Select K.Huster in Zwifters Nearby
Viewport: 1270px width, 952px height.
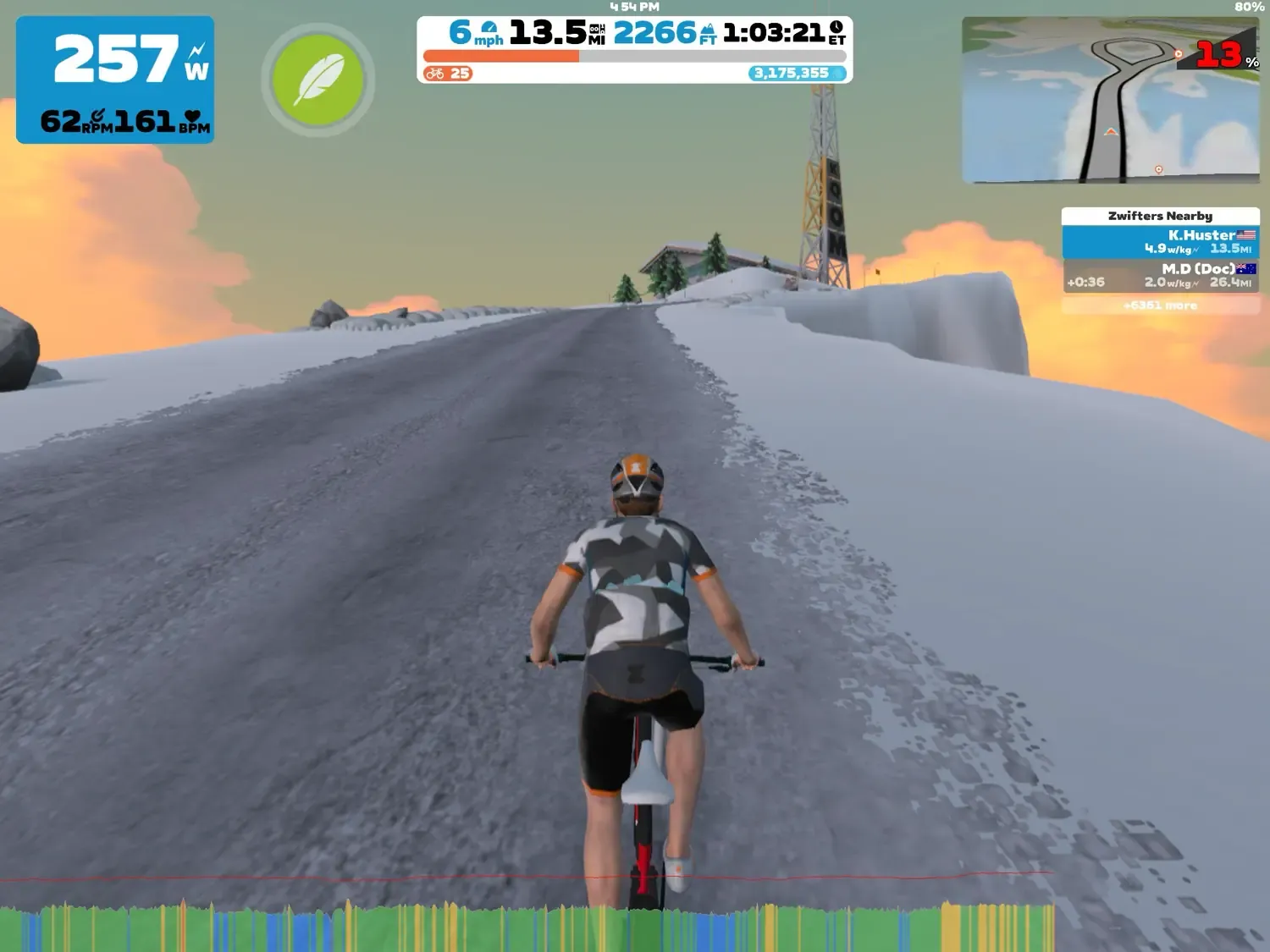click(1160, 242)
